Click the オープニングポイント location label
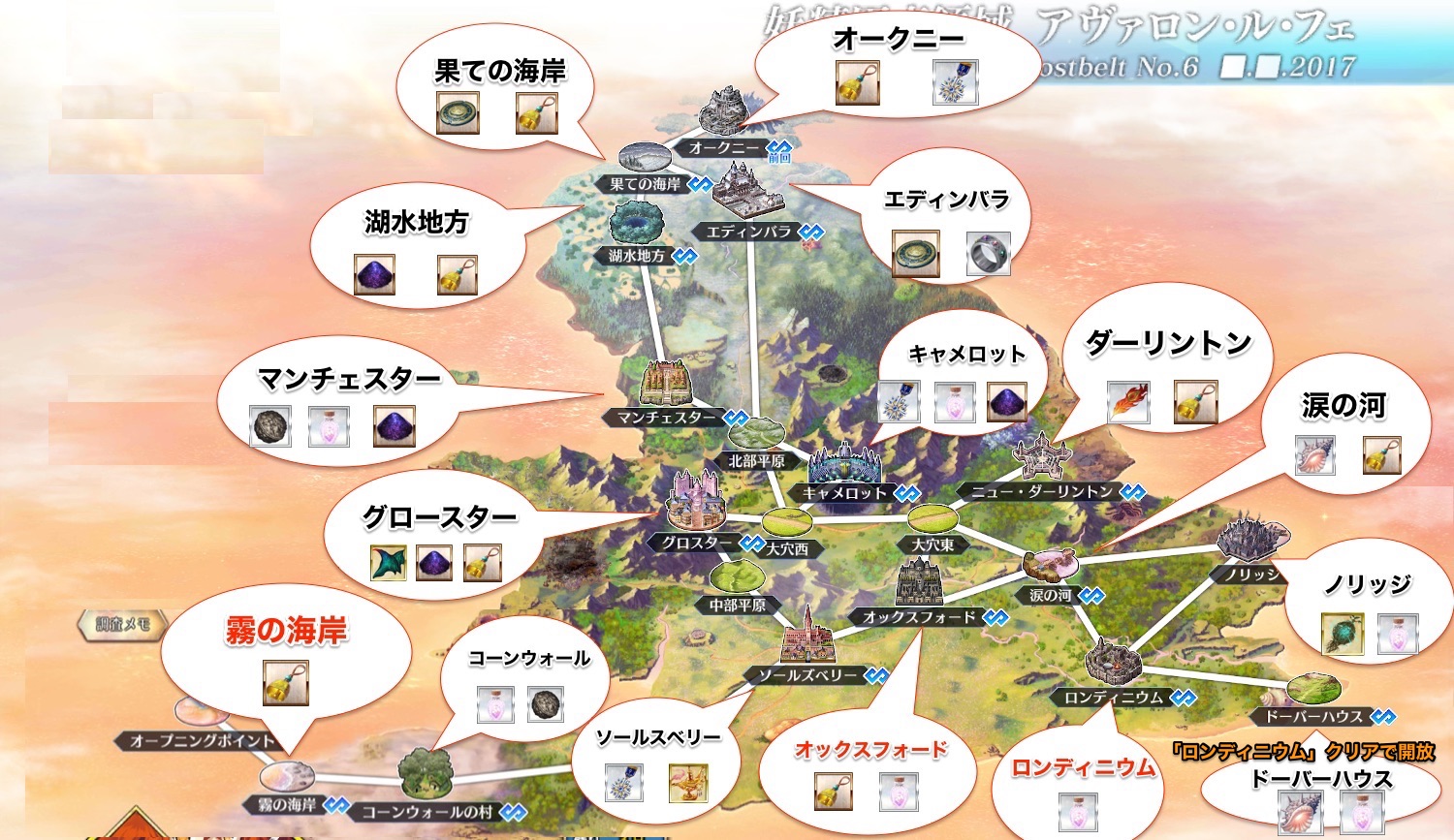The image size is (1454, 840). coord(202,741)
